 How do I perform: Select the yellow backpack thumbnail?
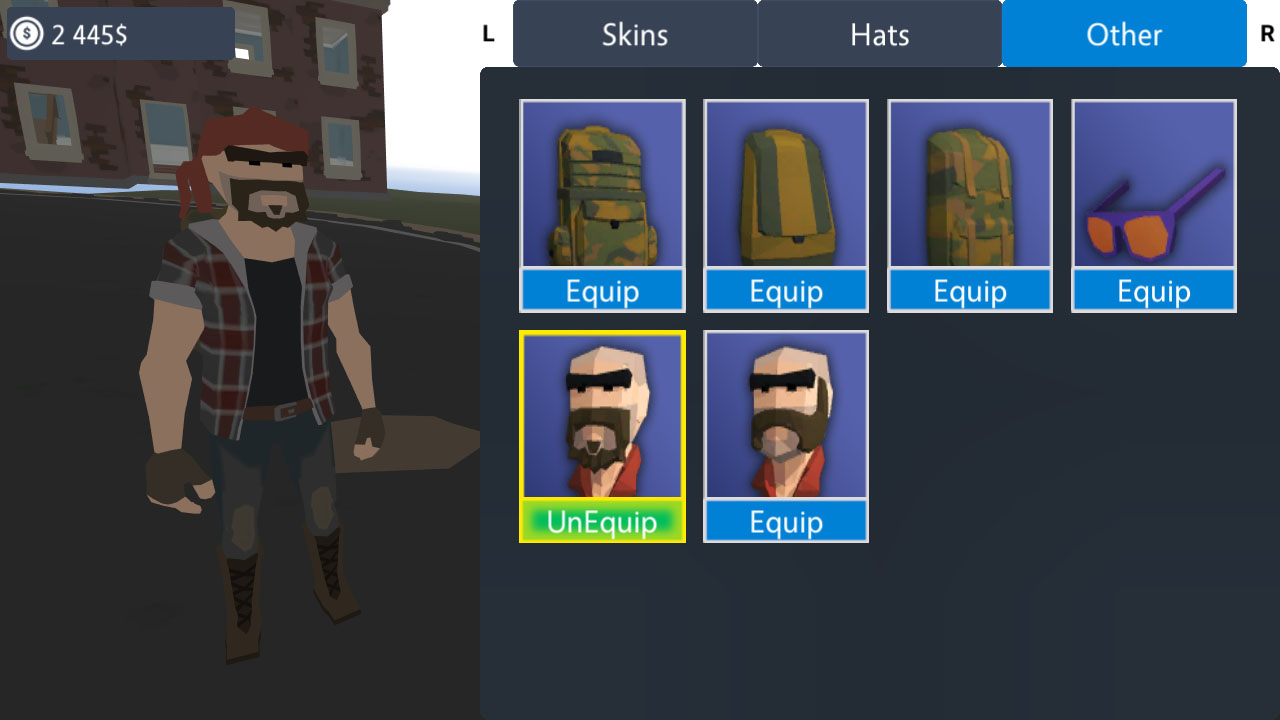786,185
